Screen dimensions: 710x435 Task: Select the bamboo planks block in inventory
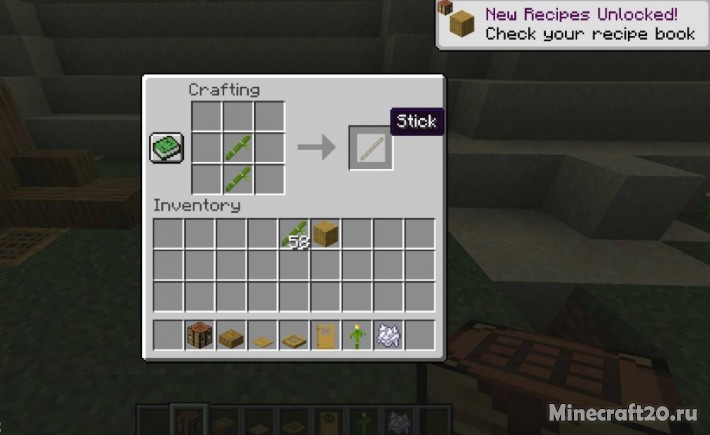[325, 235]
